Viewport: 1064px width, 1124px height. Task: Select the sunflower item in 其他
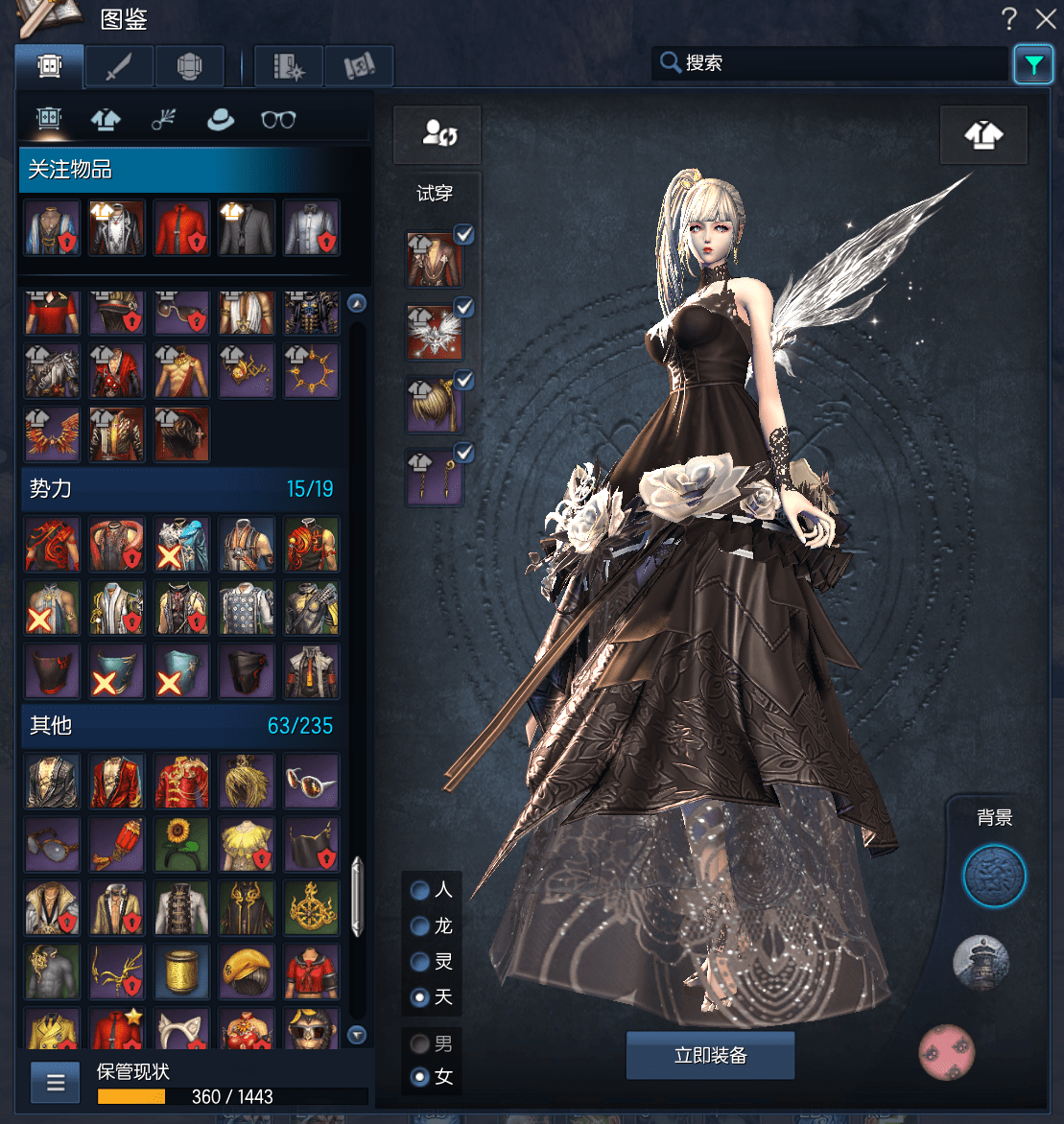click(182, 841)
